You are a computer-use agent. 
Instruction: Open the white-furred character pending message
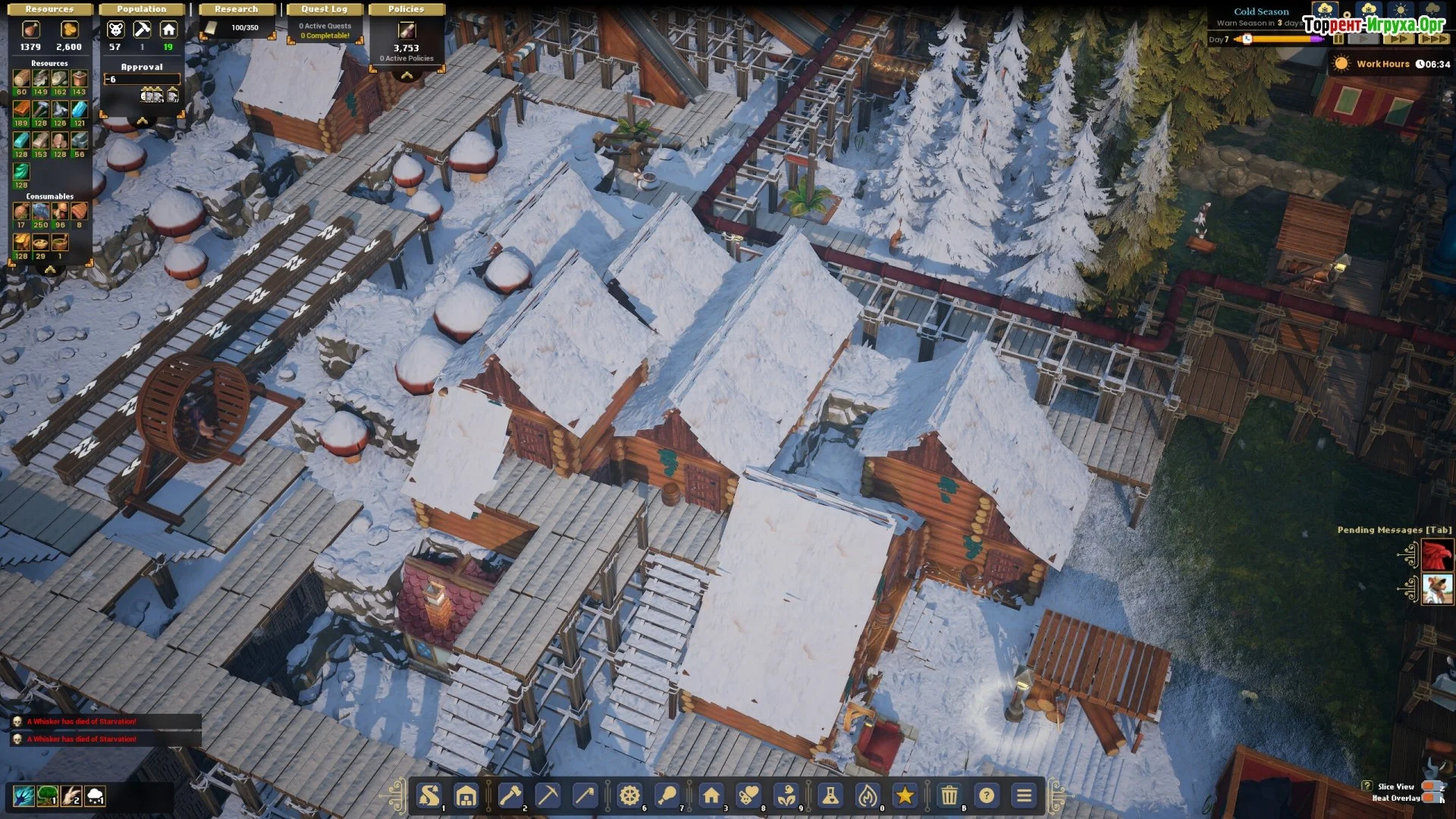[x=1437, y=589]
